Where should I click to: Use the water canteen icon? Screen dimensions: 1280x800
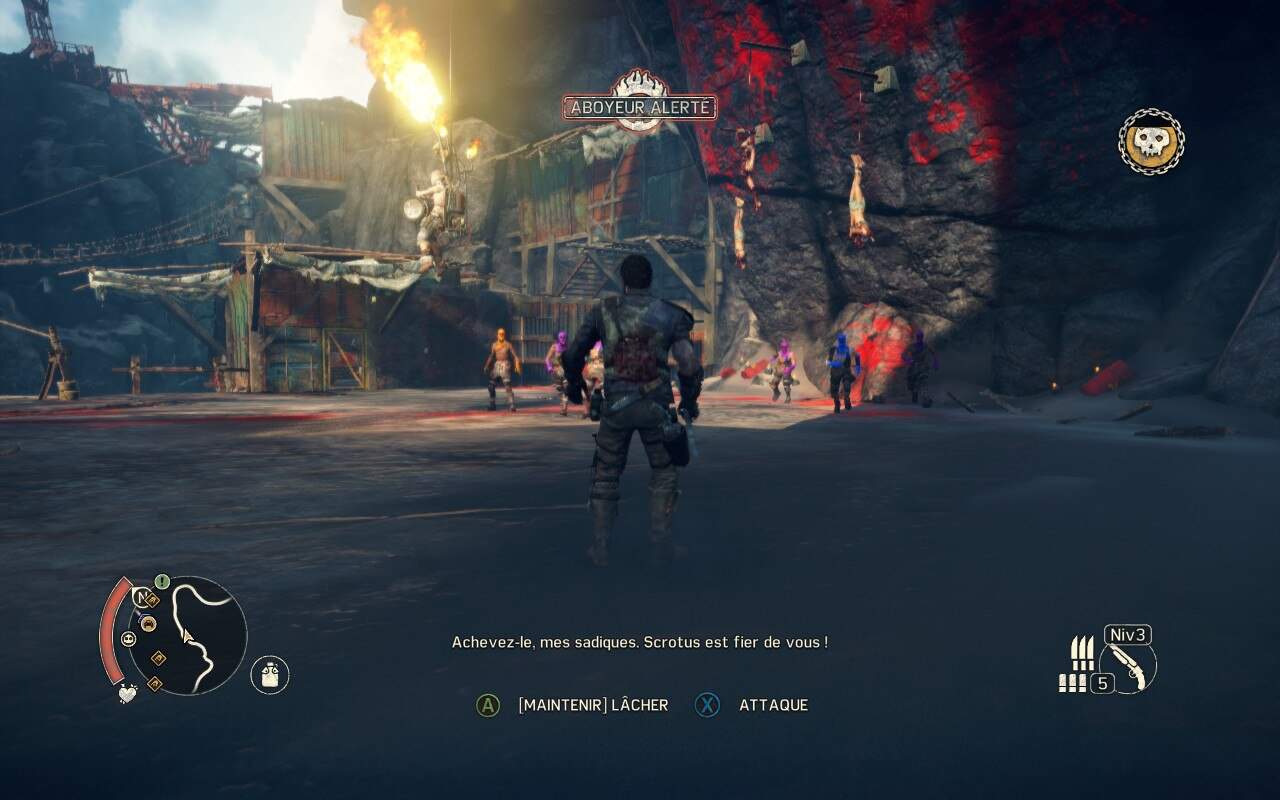(x=270, y=675)
